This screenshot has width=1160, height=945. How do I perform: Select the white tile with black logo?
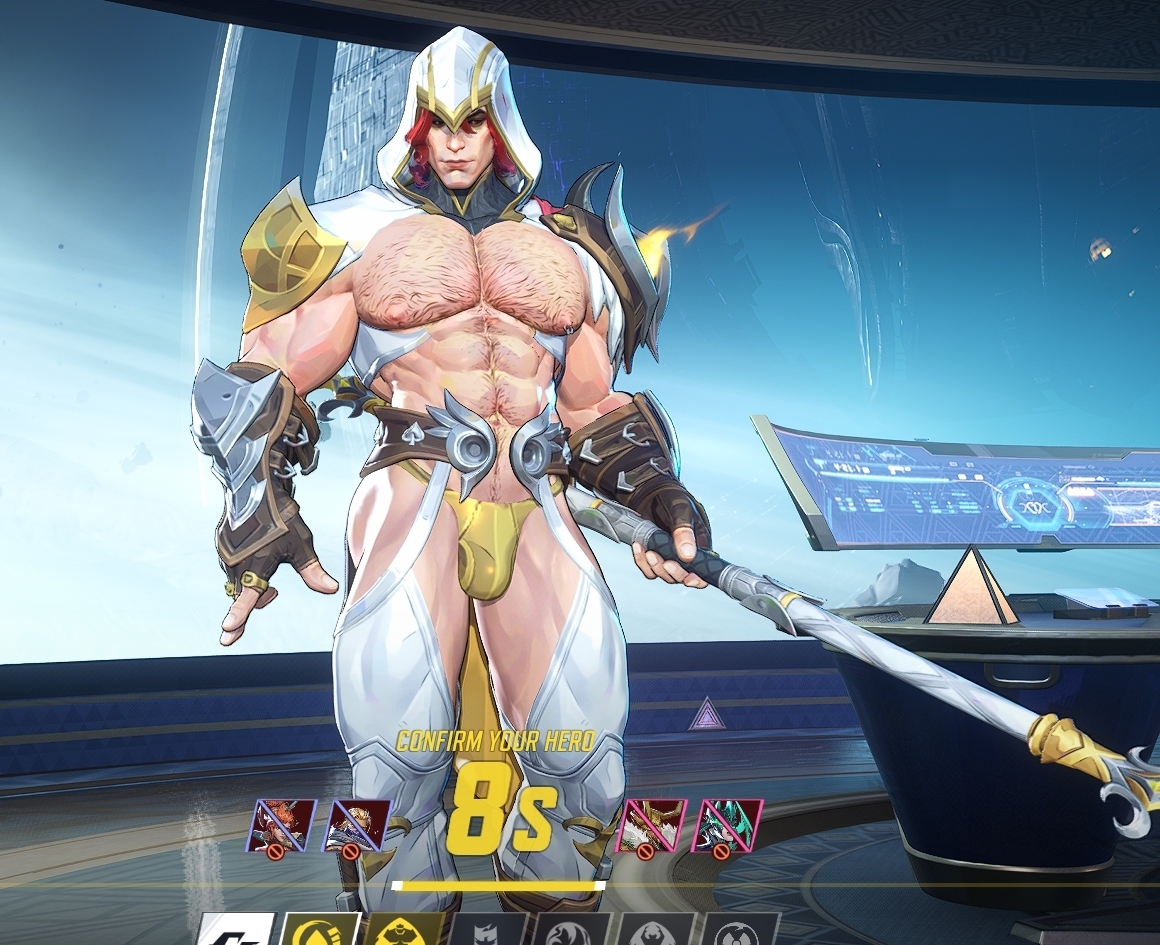coord(236,931)
